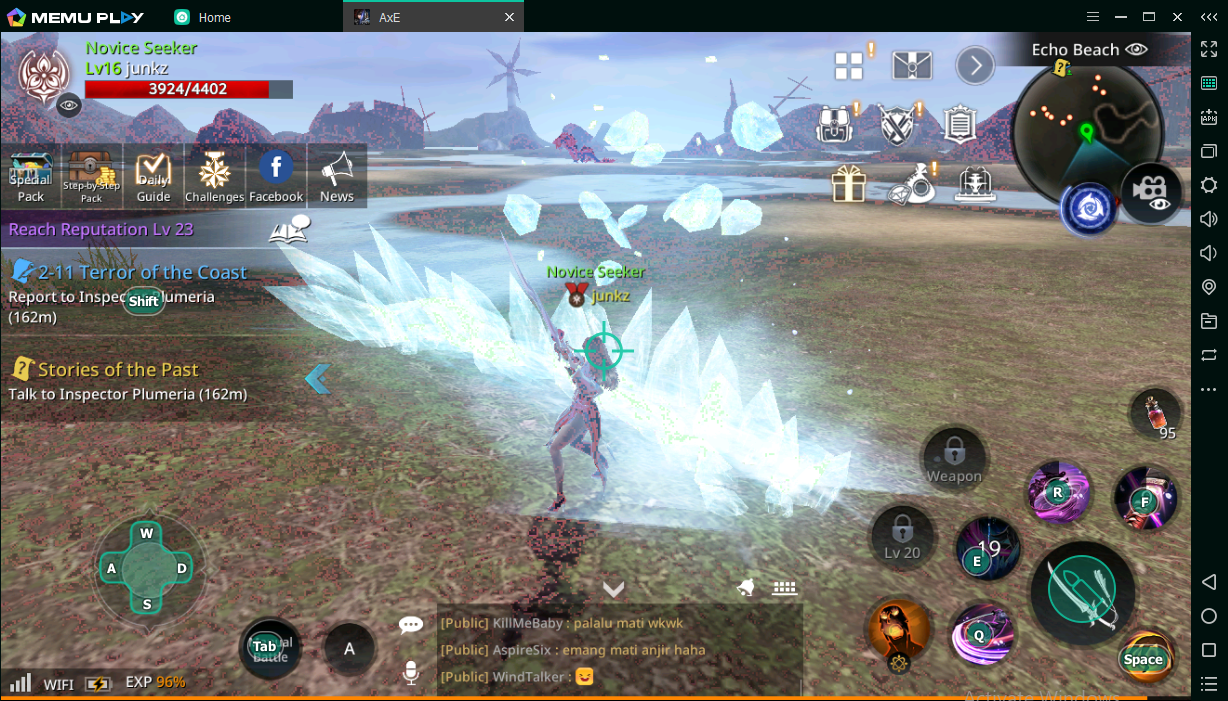Open the Facebook link icon

[276, 176]
